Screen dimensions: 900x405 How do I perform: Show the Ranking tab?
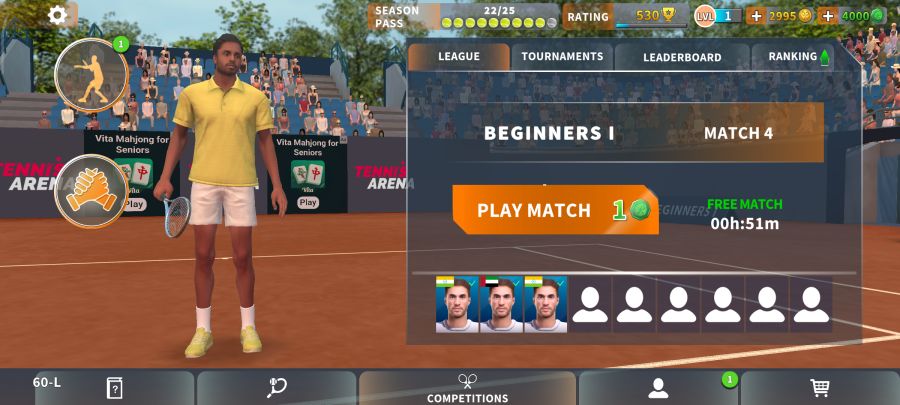click(x=799, y=57)
